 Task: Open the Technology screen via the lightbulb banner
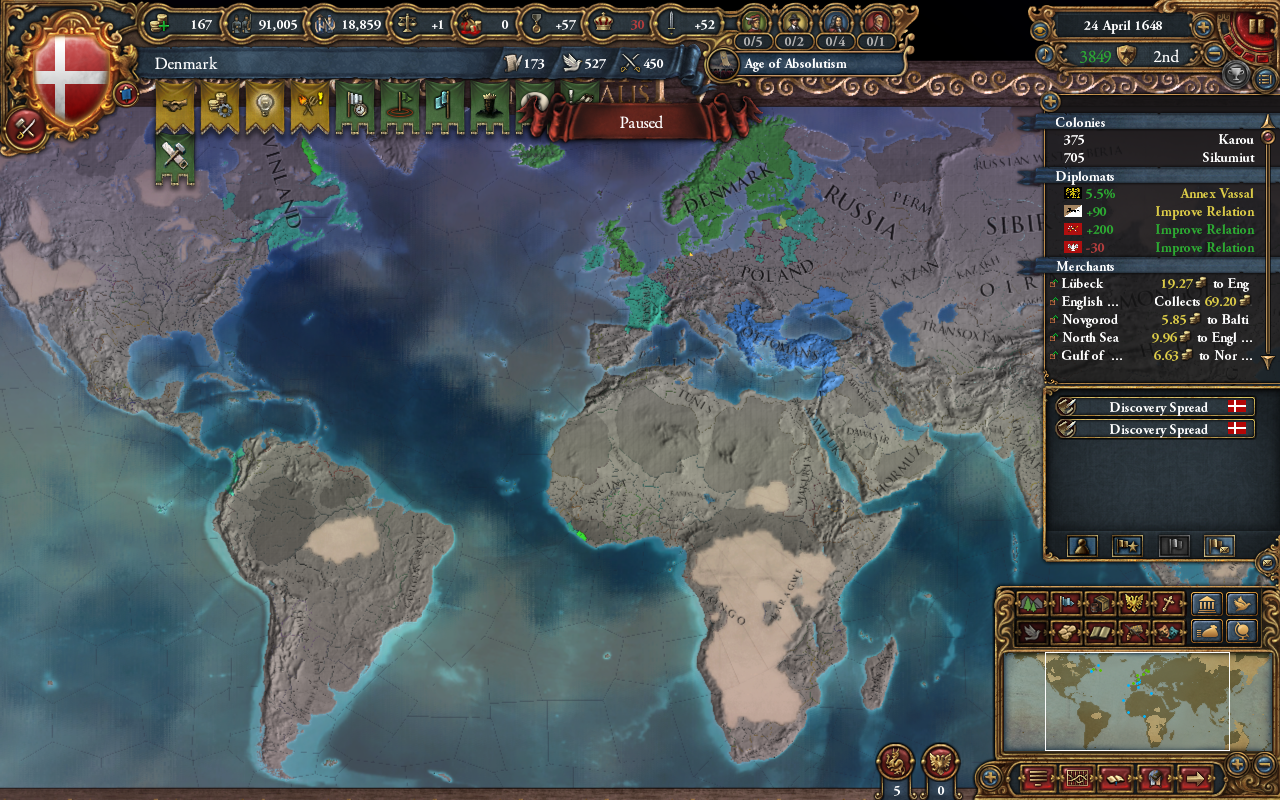pos(265,105)
